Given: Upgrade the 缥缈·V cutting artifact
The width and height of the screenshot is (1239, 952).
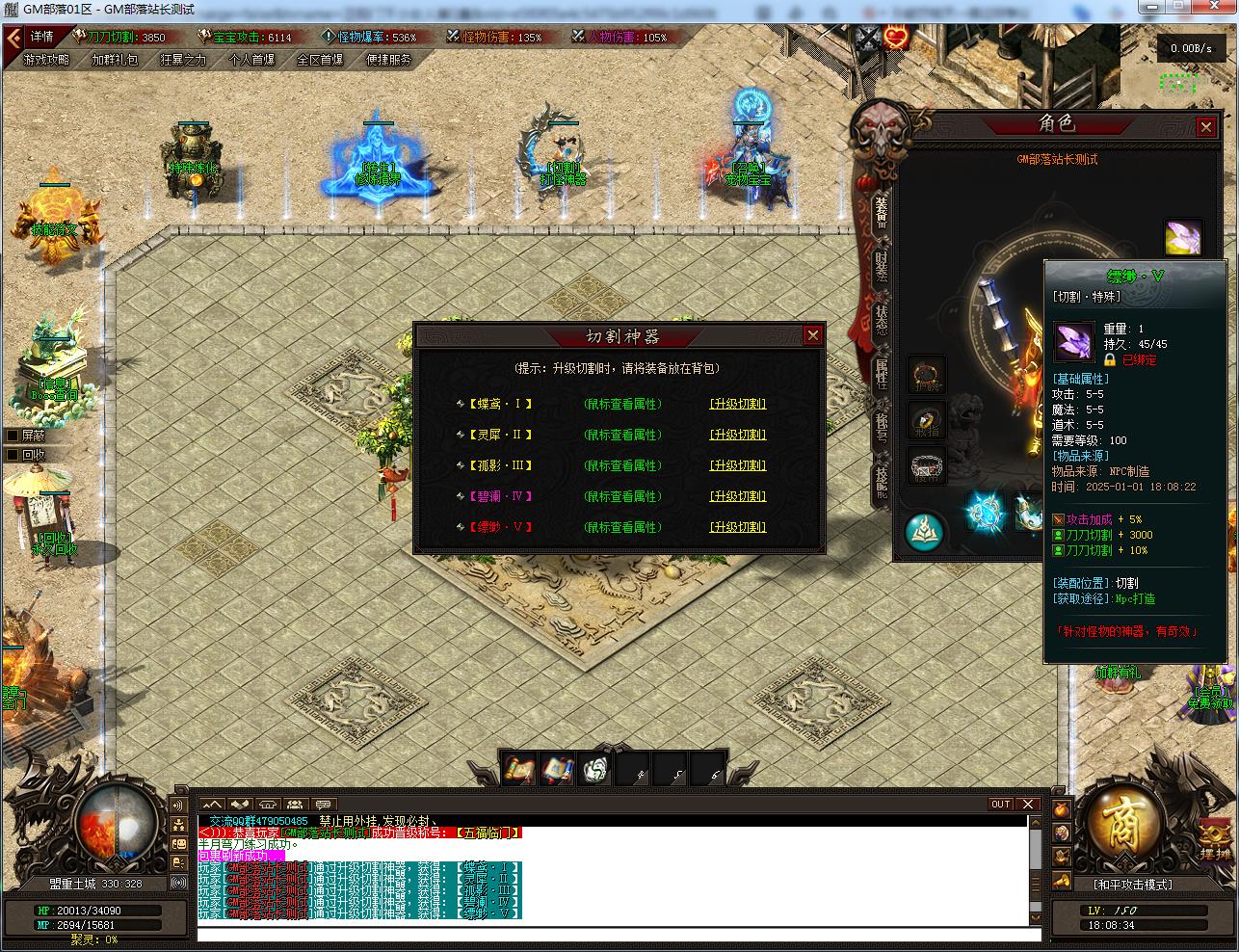Looking at the screenshot, I should 738,527.
